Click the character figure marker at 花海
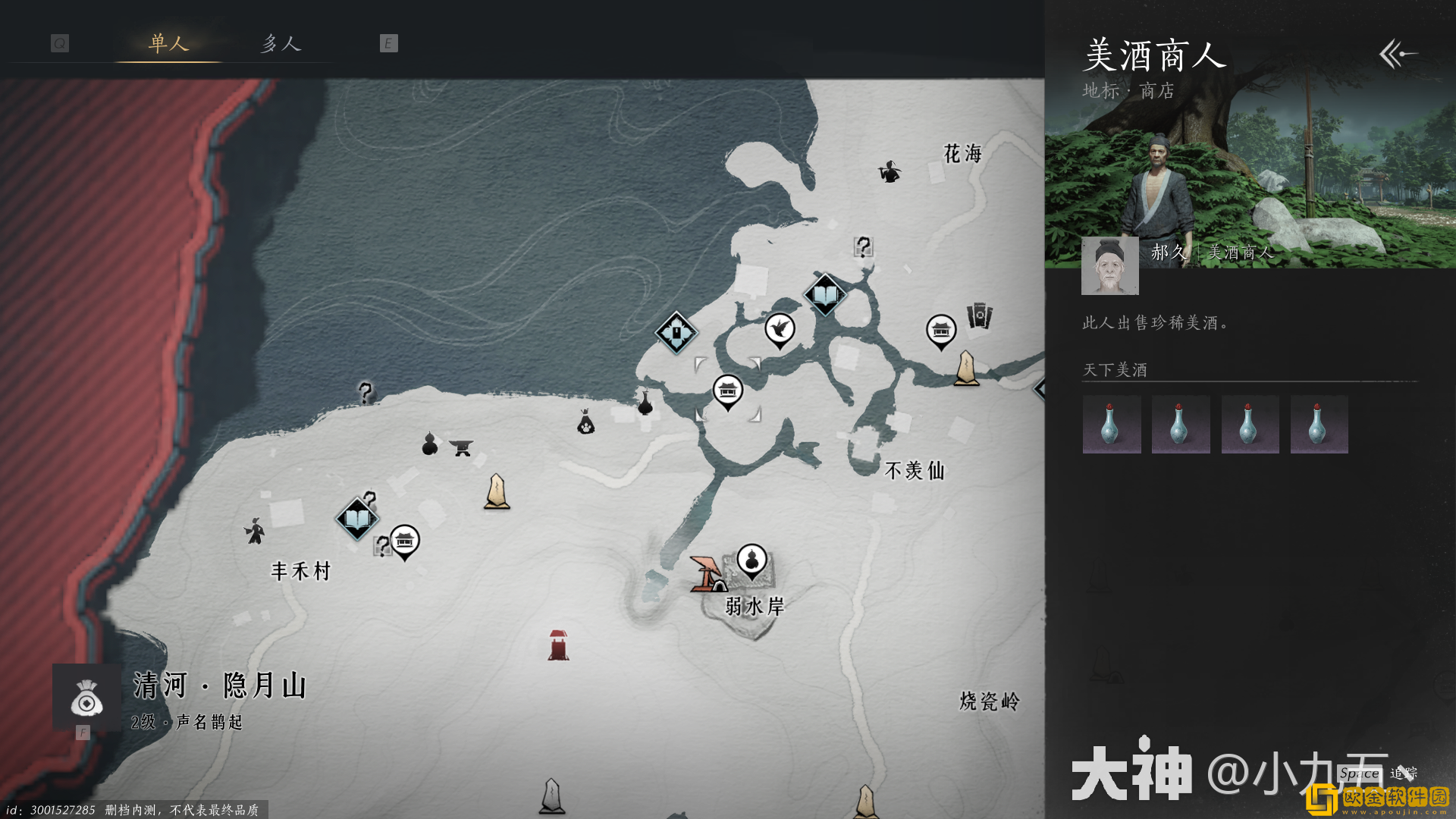This screenshot has width=1456, height=819. [x=889, y=172]
